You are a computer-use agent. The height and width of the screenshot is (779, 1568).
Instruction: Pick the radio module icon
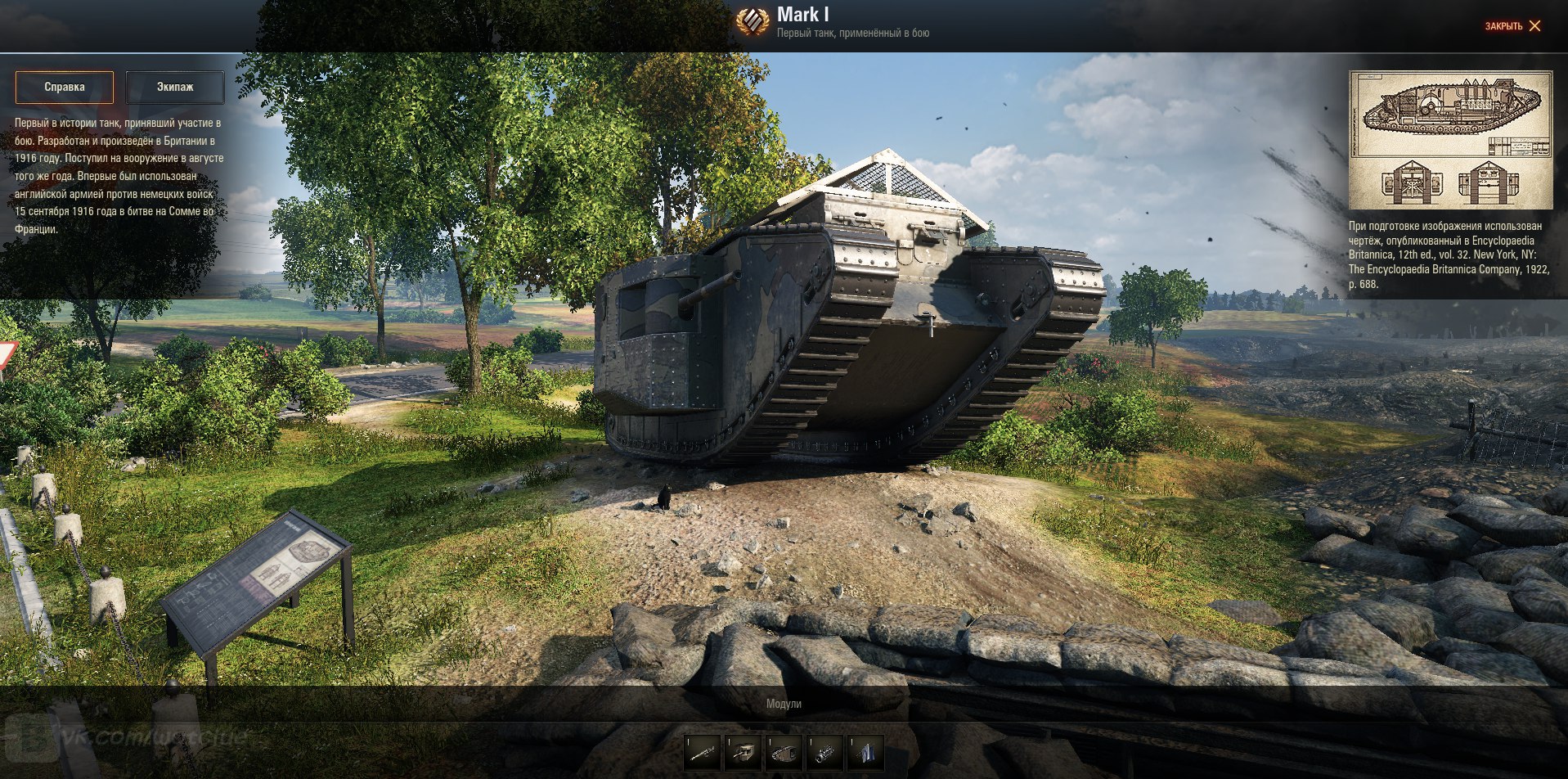[x=865, y=752]
